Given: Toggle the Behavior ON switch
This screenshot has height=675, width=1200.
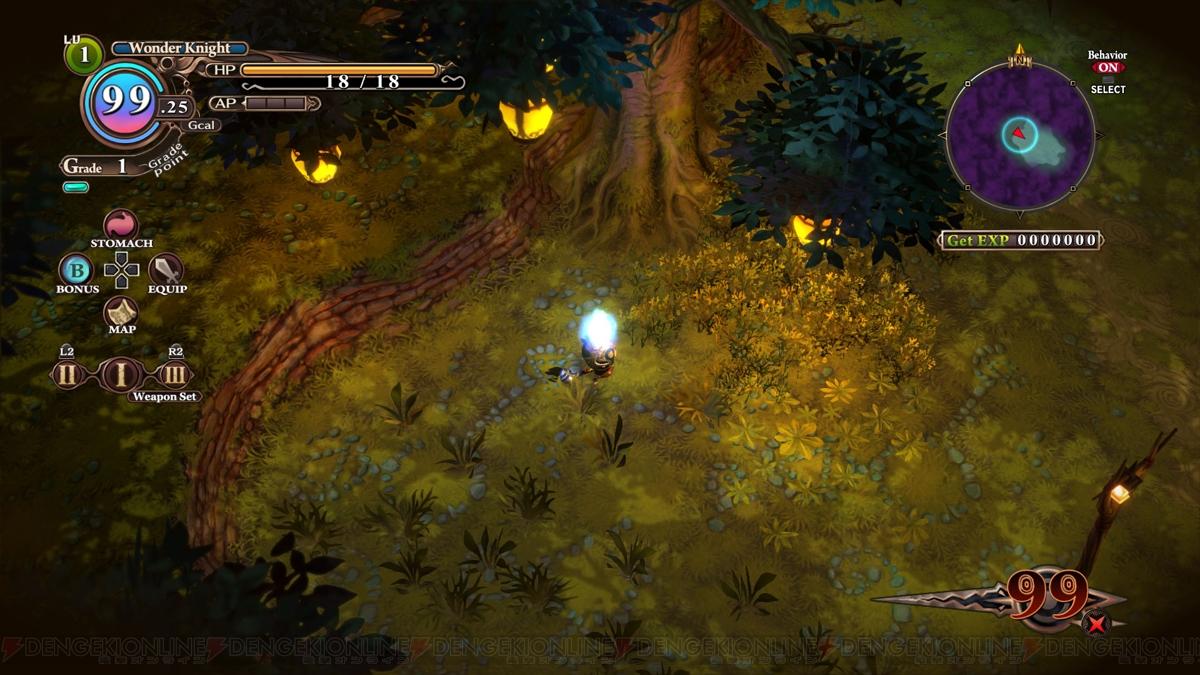Looking at the screenshot, I should click(x=1107, y=68).
